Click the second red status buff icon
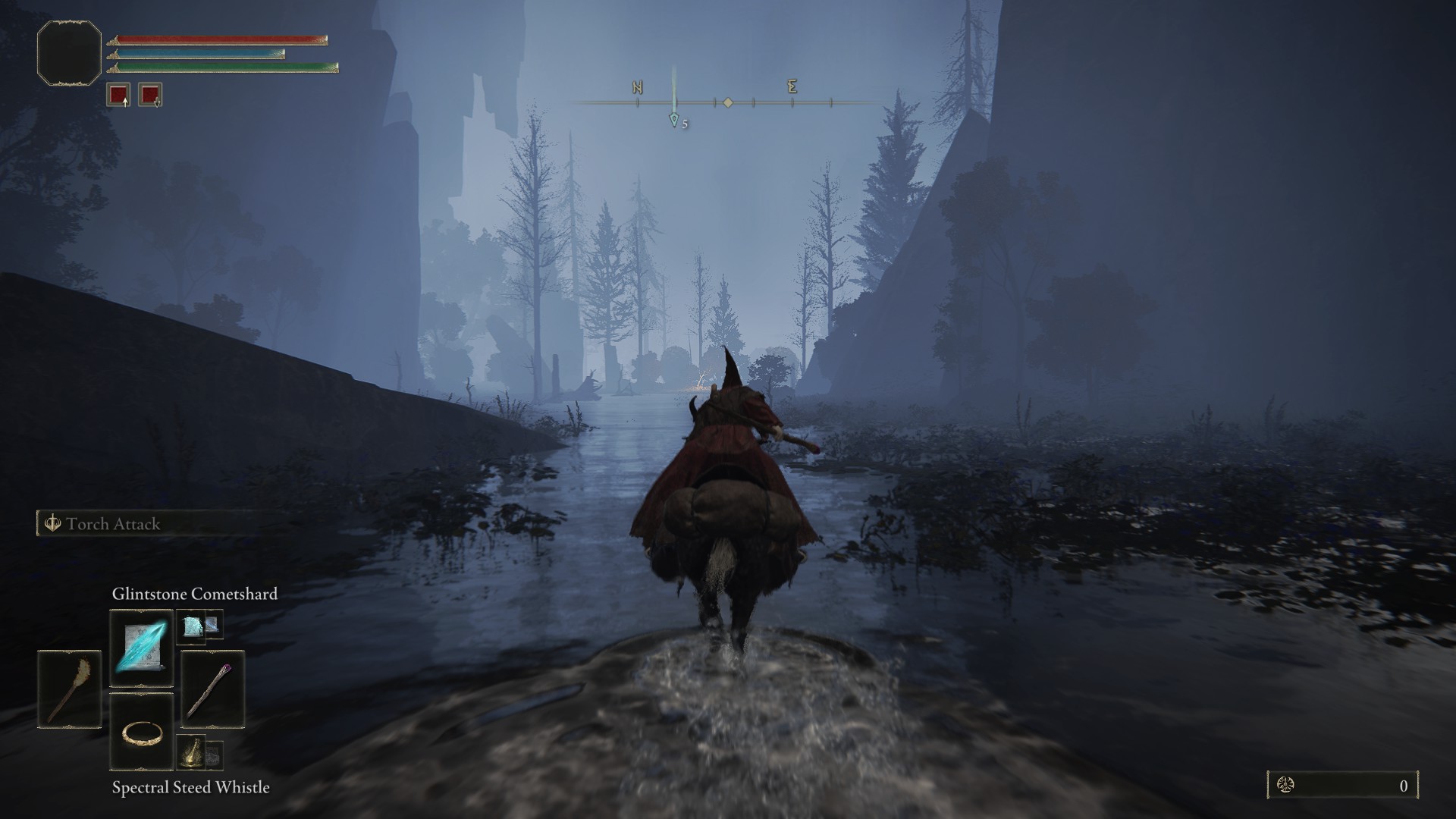The image size is (1456, 819). [150, 95]
